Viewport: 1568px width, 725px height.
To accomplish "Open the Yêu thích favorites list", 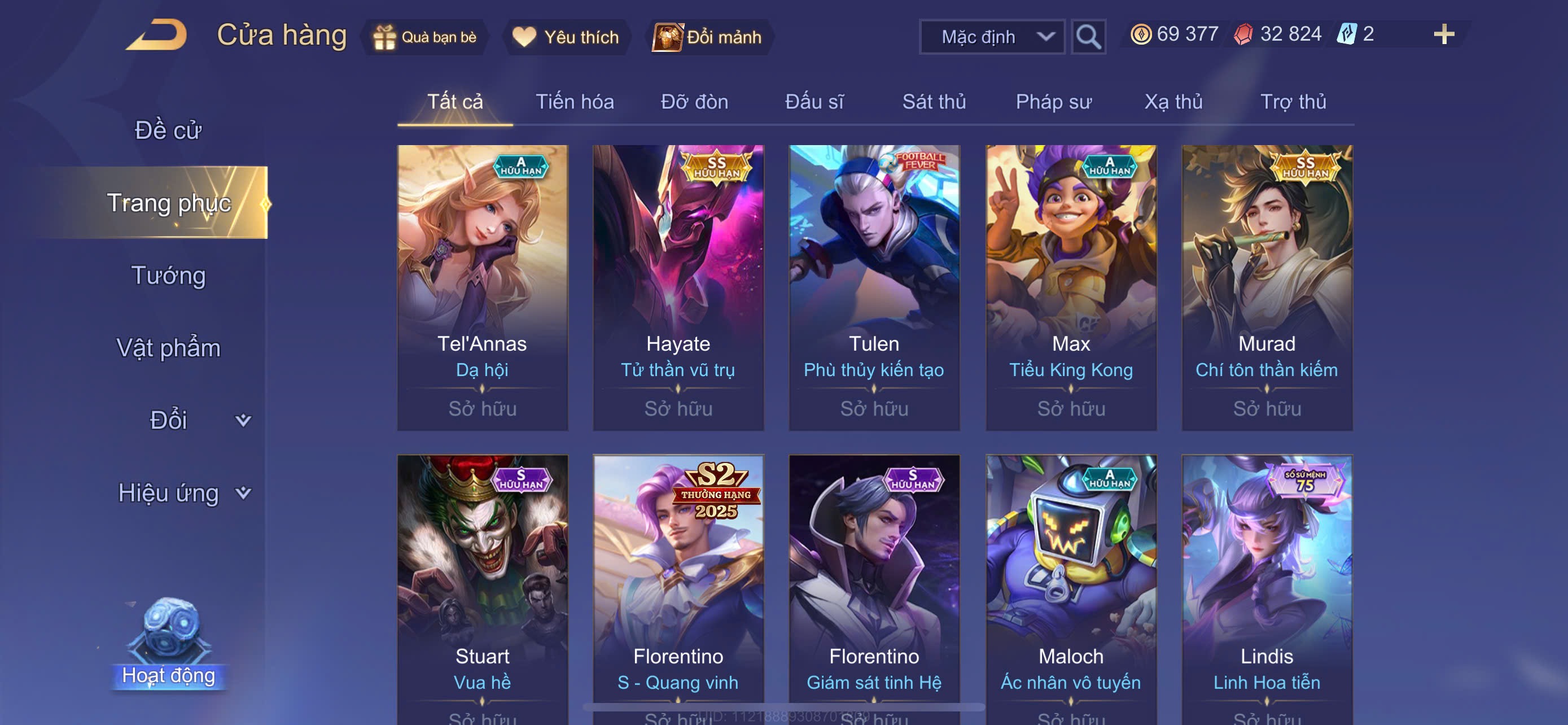I will pos(566,37).
